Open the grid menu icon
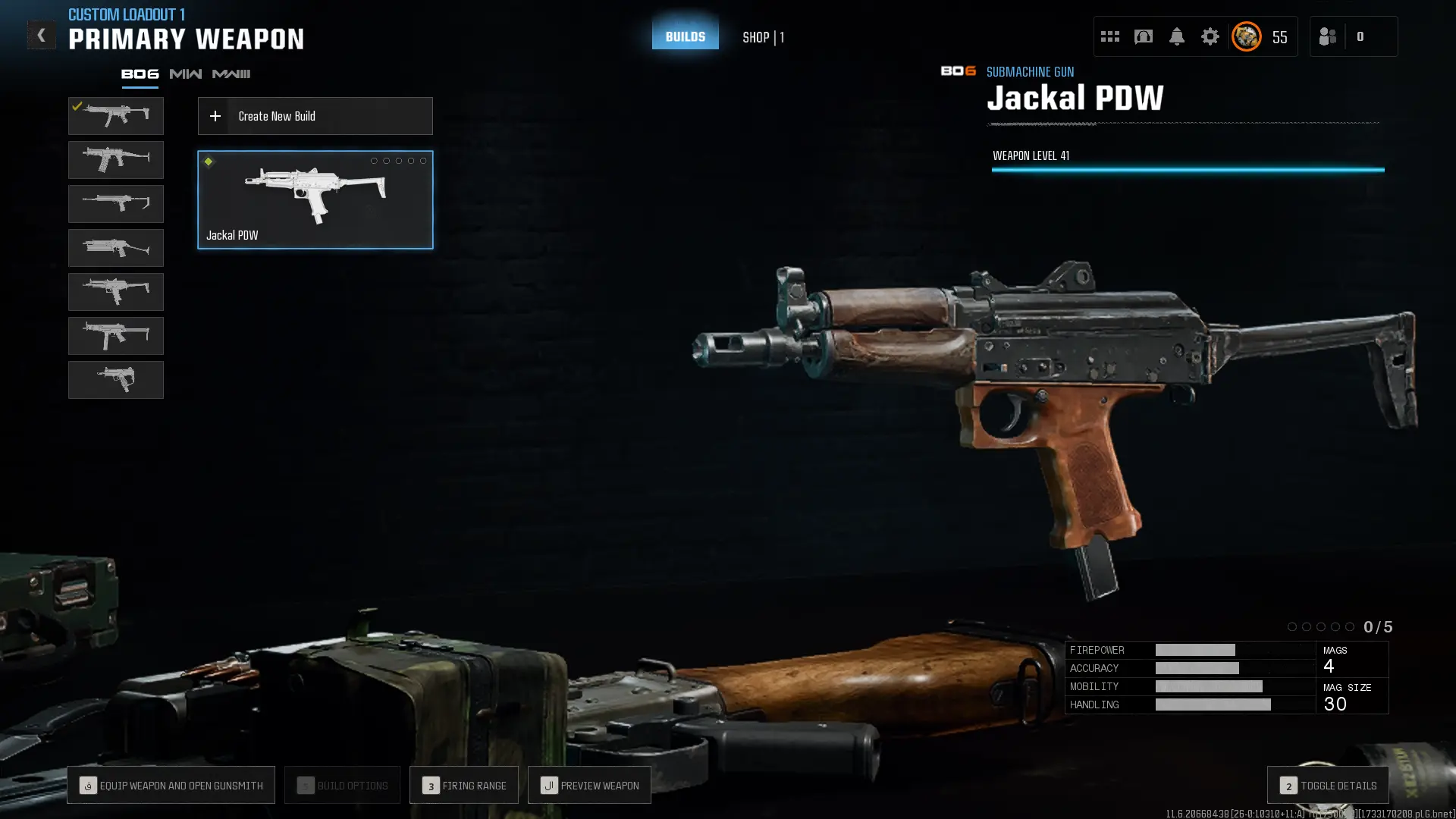The image size is (1456, 819). (x=1109, y=36)
